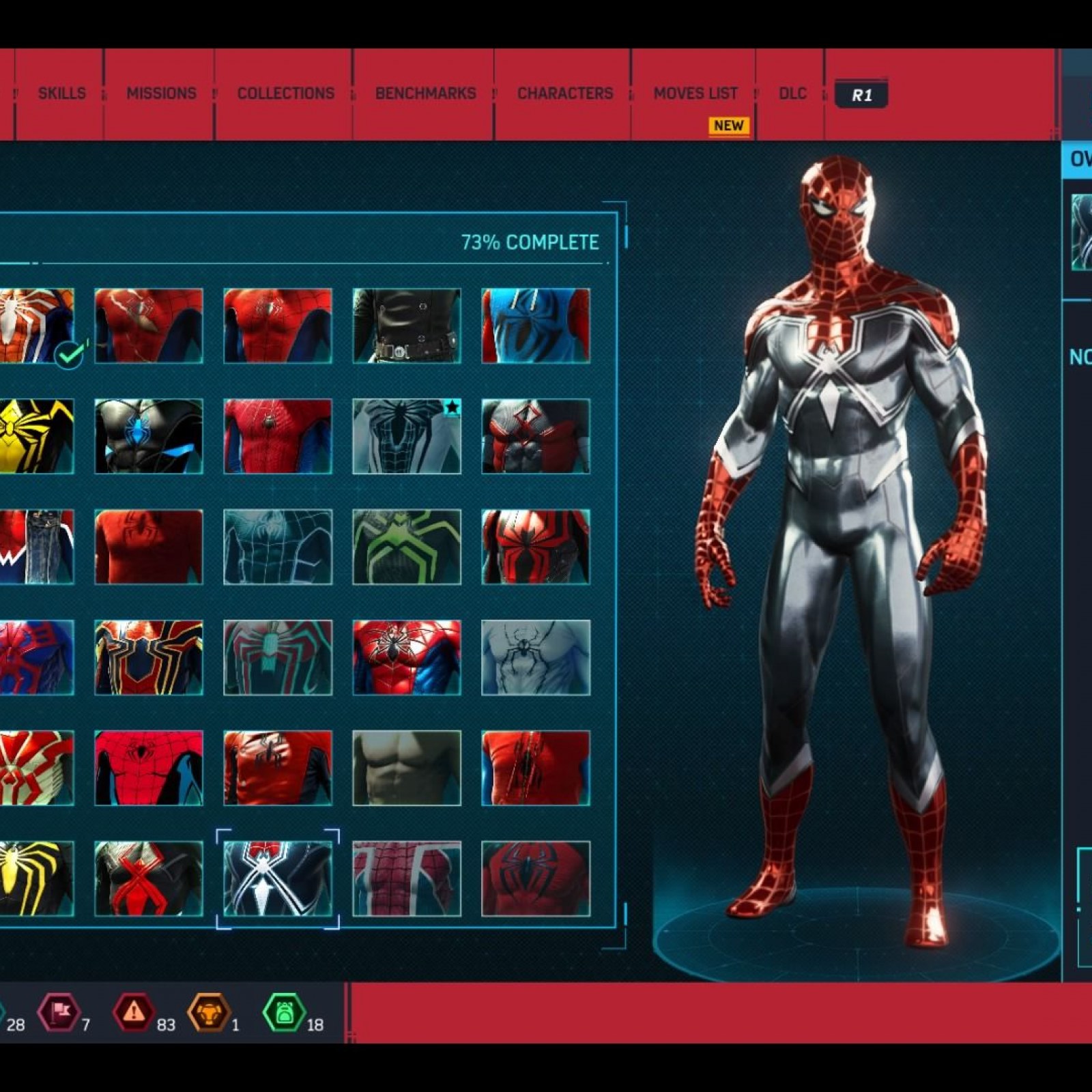Switch to the BENCHMARKS tab

pos(425,93)
